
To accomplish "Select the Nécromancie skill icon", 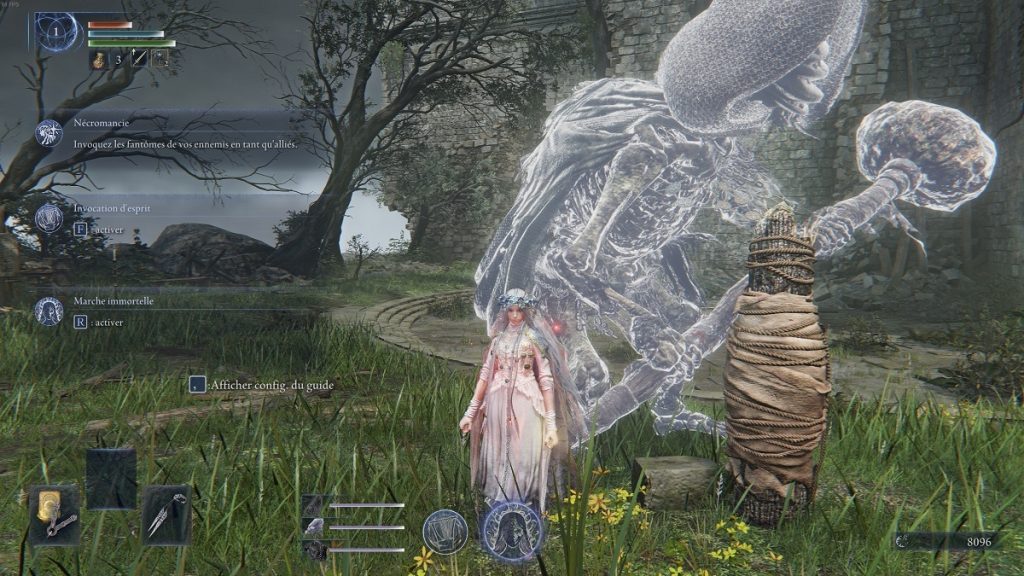I will point(49,133).
